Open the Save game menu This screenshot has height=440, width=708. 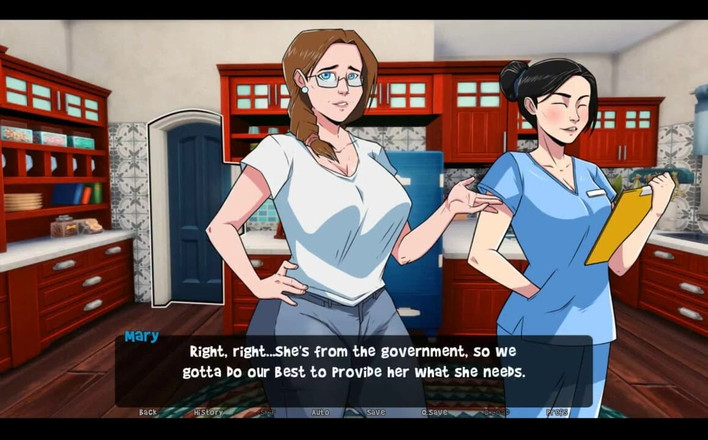tap(376, 412)
